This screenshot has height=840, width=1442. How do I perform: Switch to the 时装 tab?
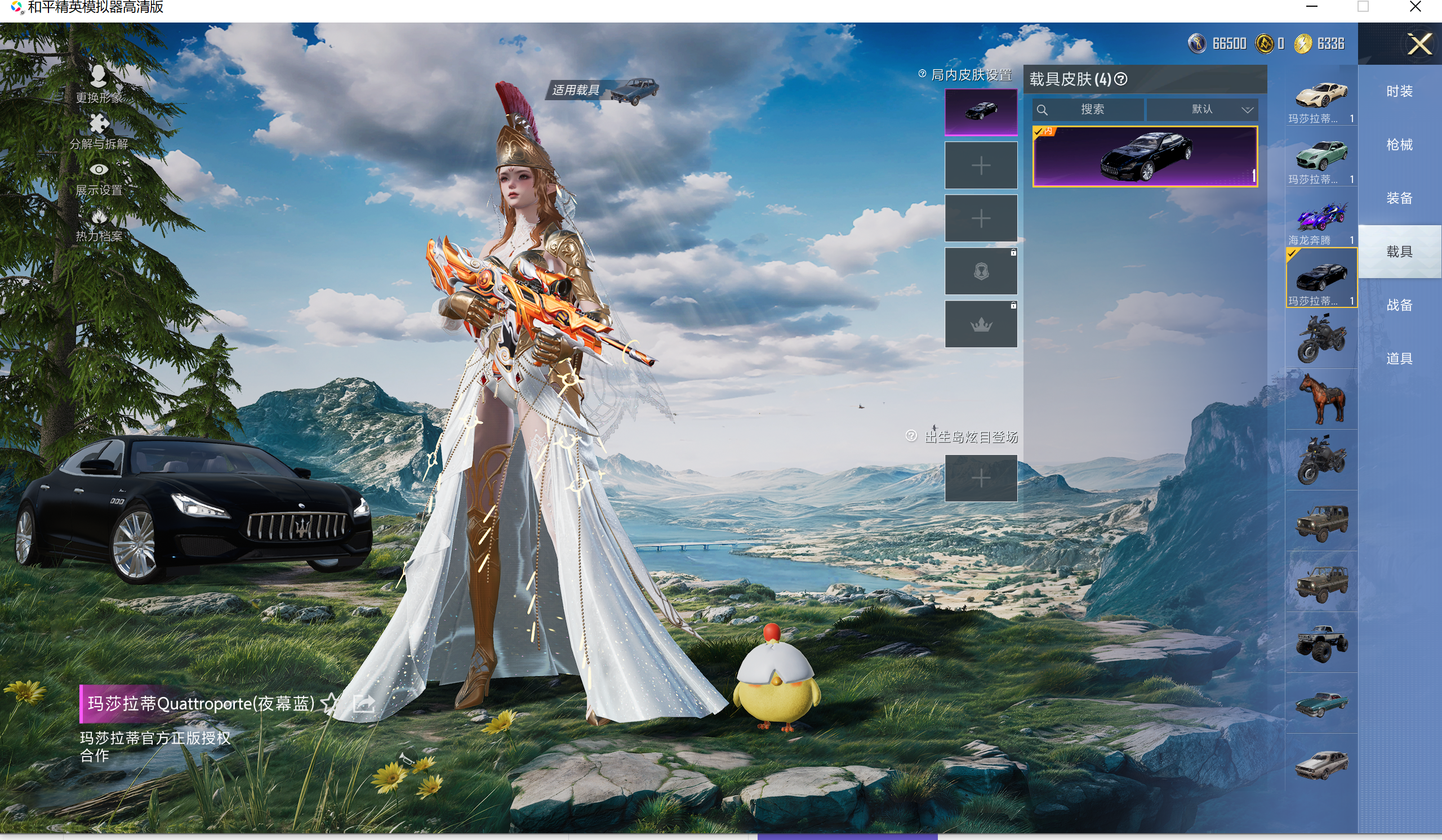[1399, 92]
